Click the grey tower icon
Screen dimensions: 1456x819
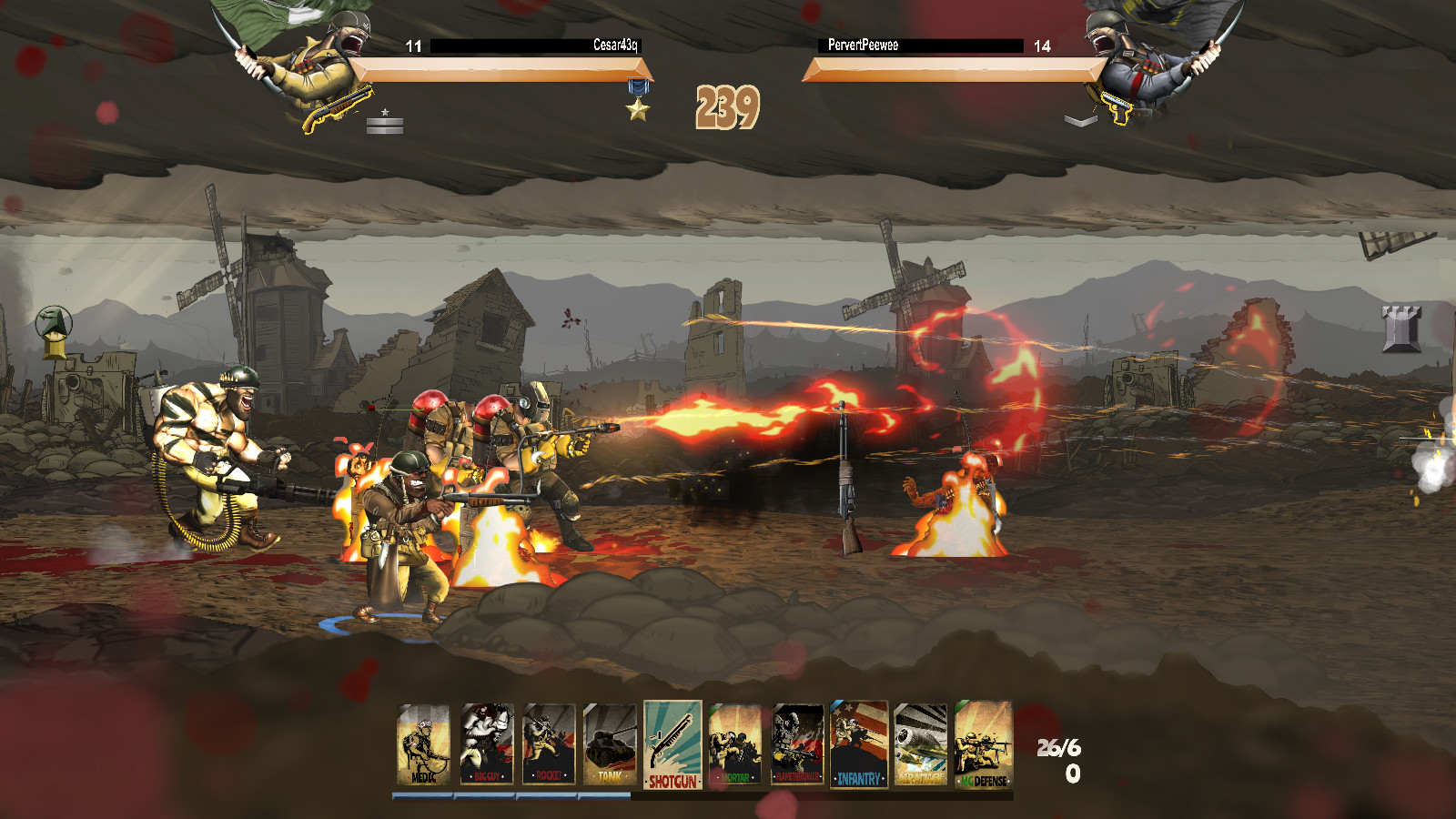tap(1400, 328)
